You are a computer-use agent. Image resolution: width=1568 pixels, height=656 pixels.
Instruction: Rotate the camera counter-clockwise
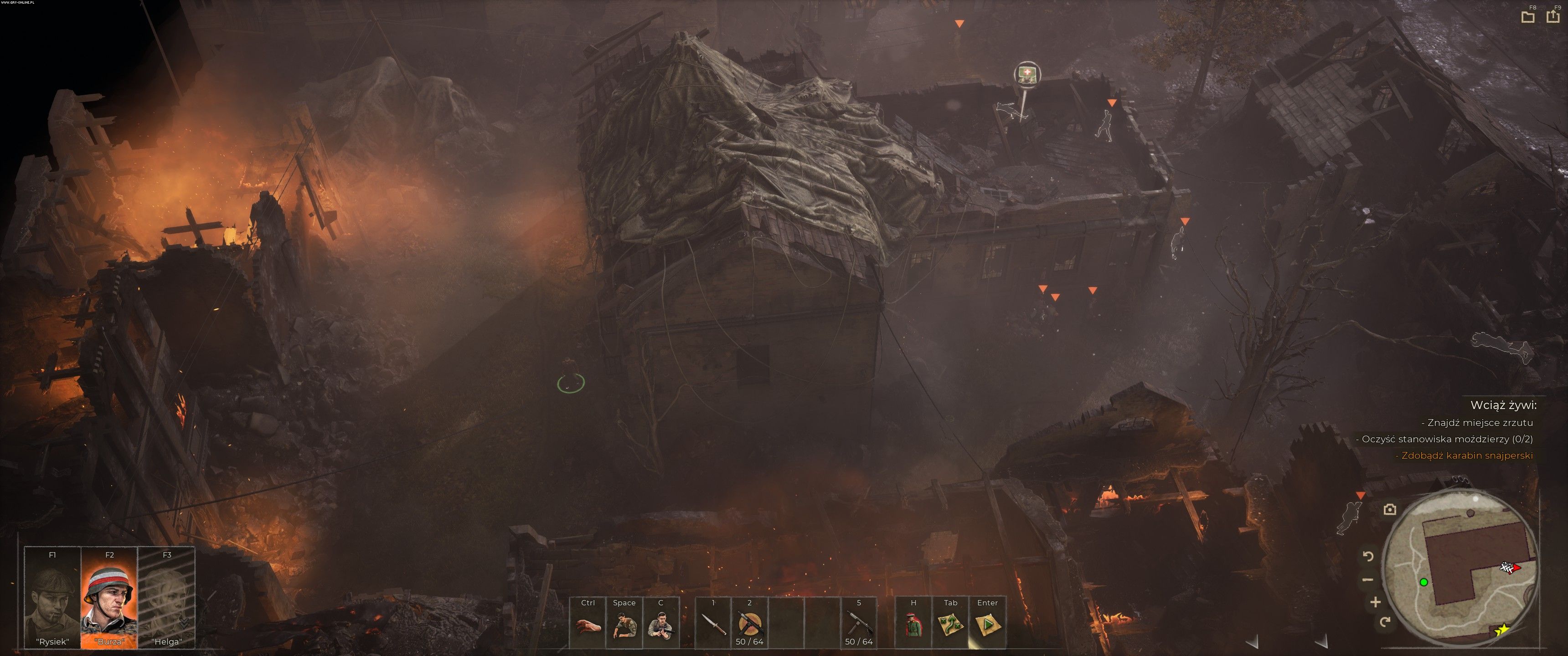pyautogui.click(x=1368, y=556)
